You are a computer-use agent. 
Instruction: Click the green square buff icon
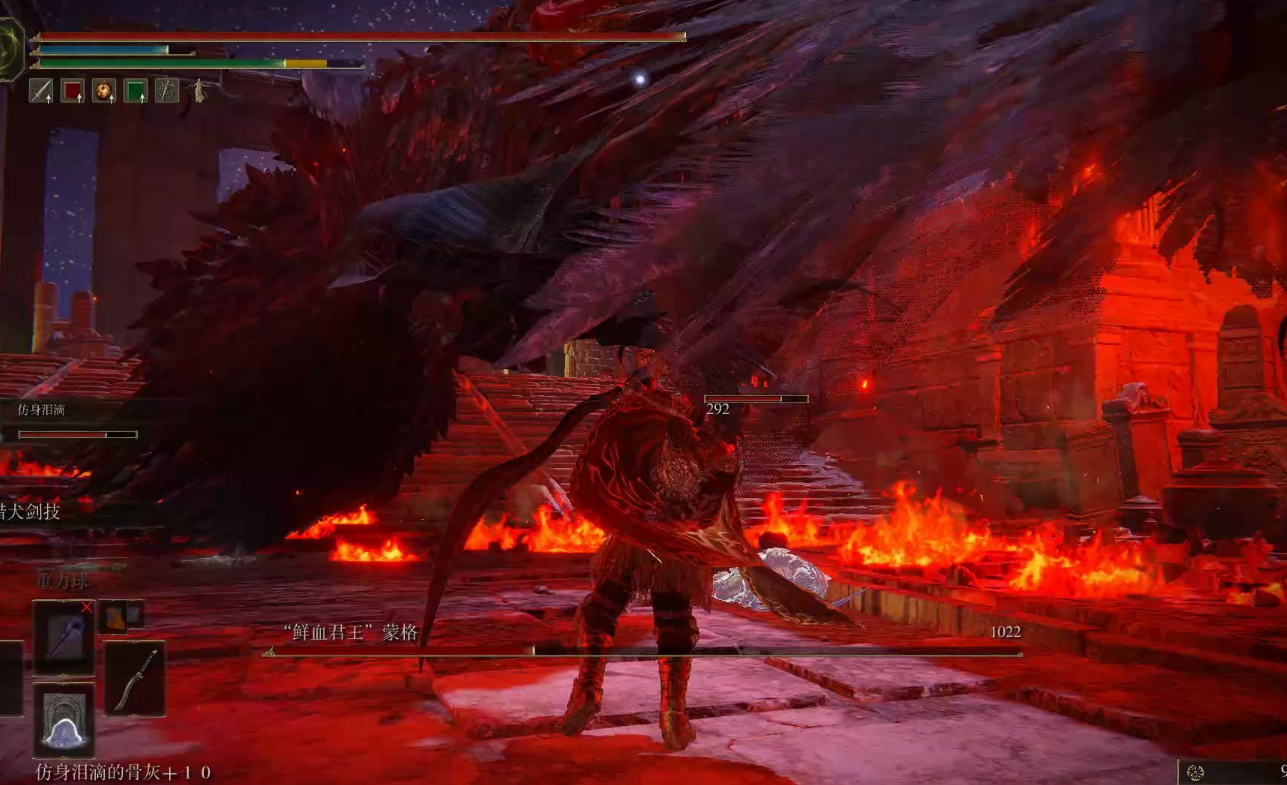pyautogui.click(x=135, y=91)
